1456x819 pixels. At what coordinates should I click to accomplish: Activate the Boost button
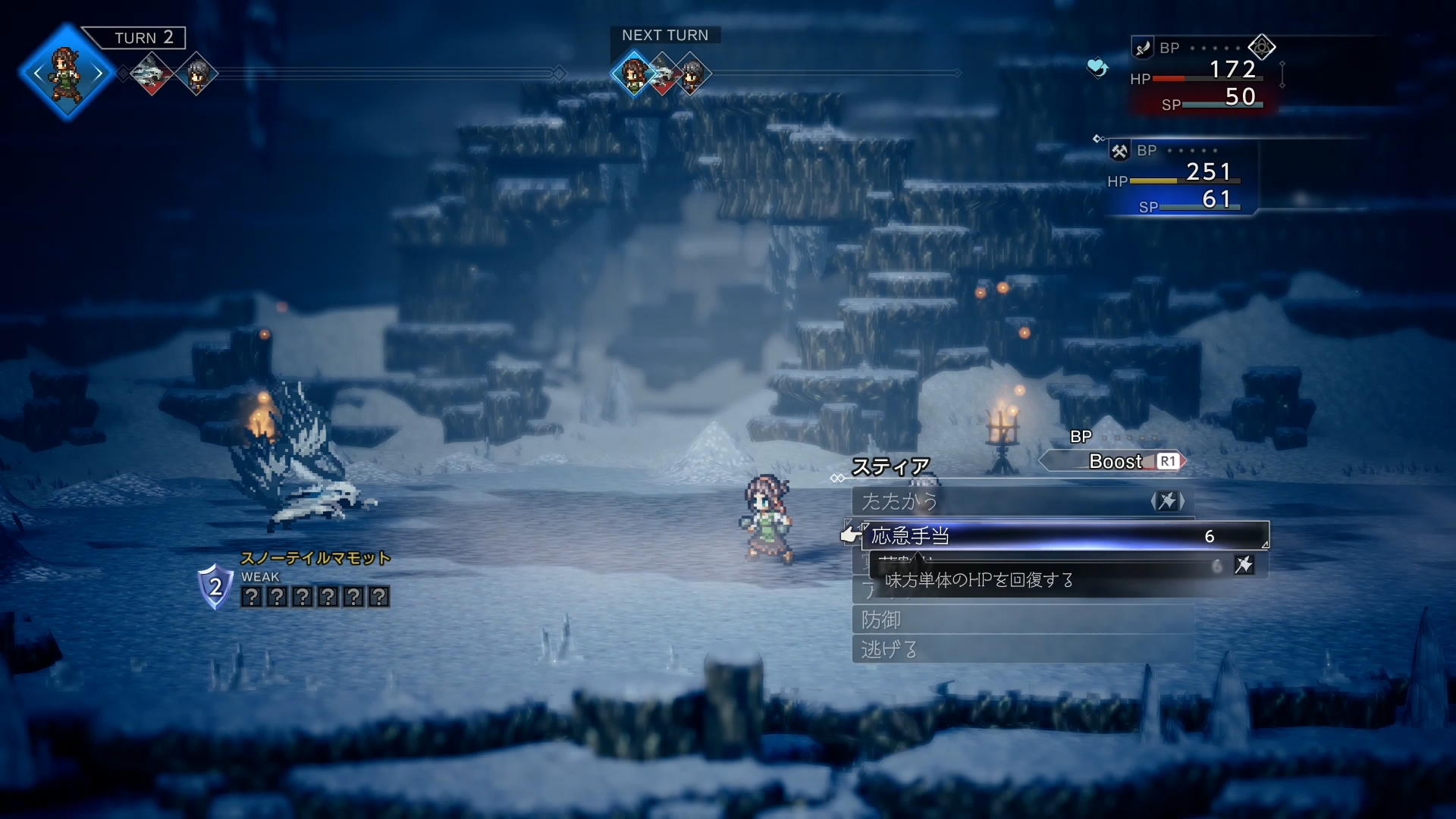pos(1114,461)
